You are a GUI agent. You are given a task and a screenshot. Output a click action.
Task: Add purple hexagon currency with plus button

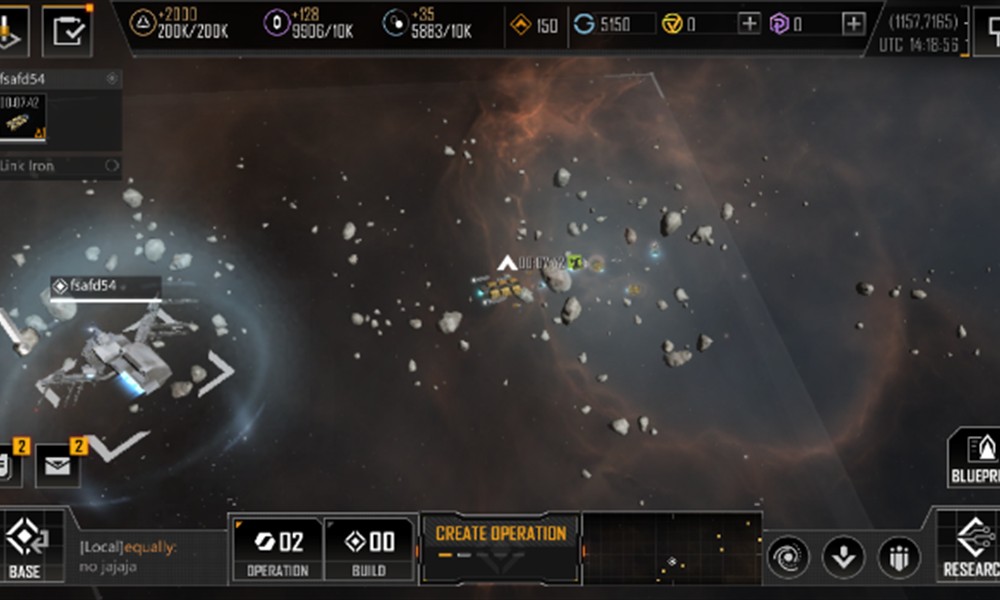click(853, 24)
